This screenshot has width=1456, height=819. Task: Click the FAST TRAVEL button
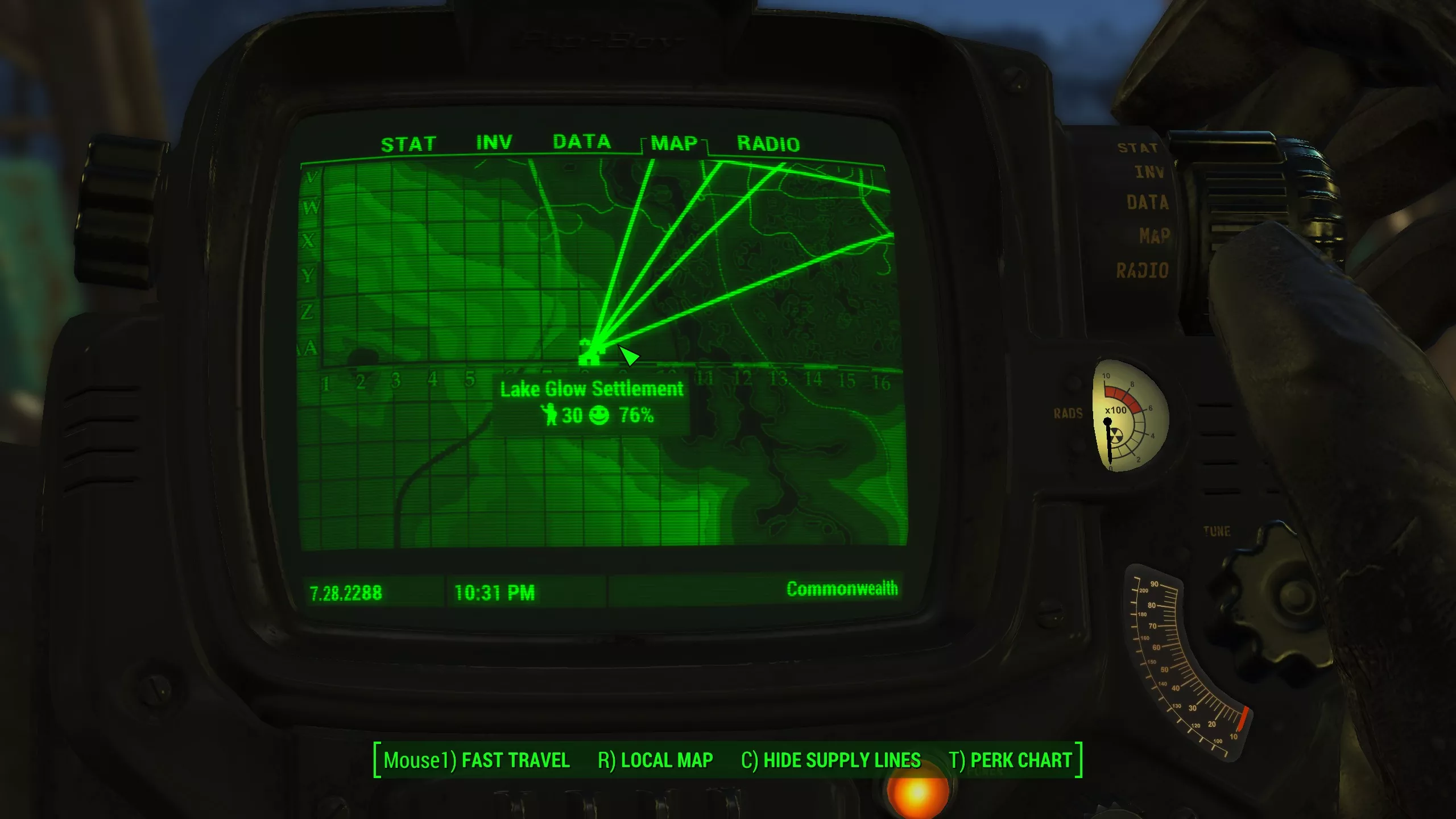(477, 760)
